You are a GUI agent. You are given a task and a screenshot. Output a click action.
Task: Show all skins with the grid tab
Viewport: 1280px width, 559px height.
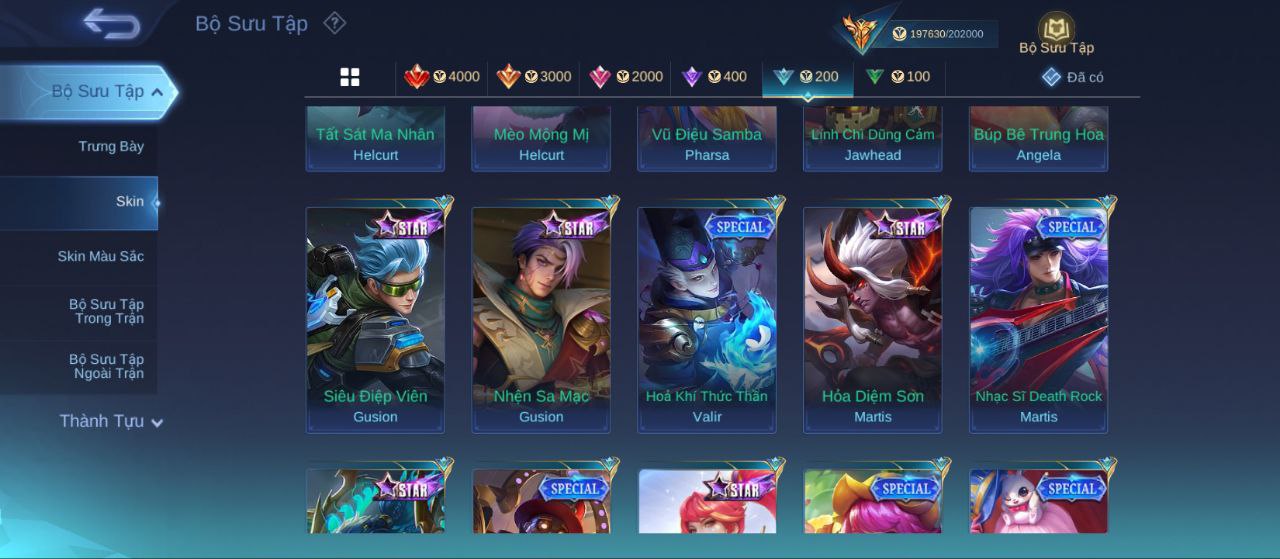coord(350,77)
